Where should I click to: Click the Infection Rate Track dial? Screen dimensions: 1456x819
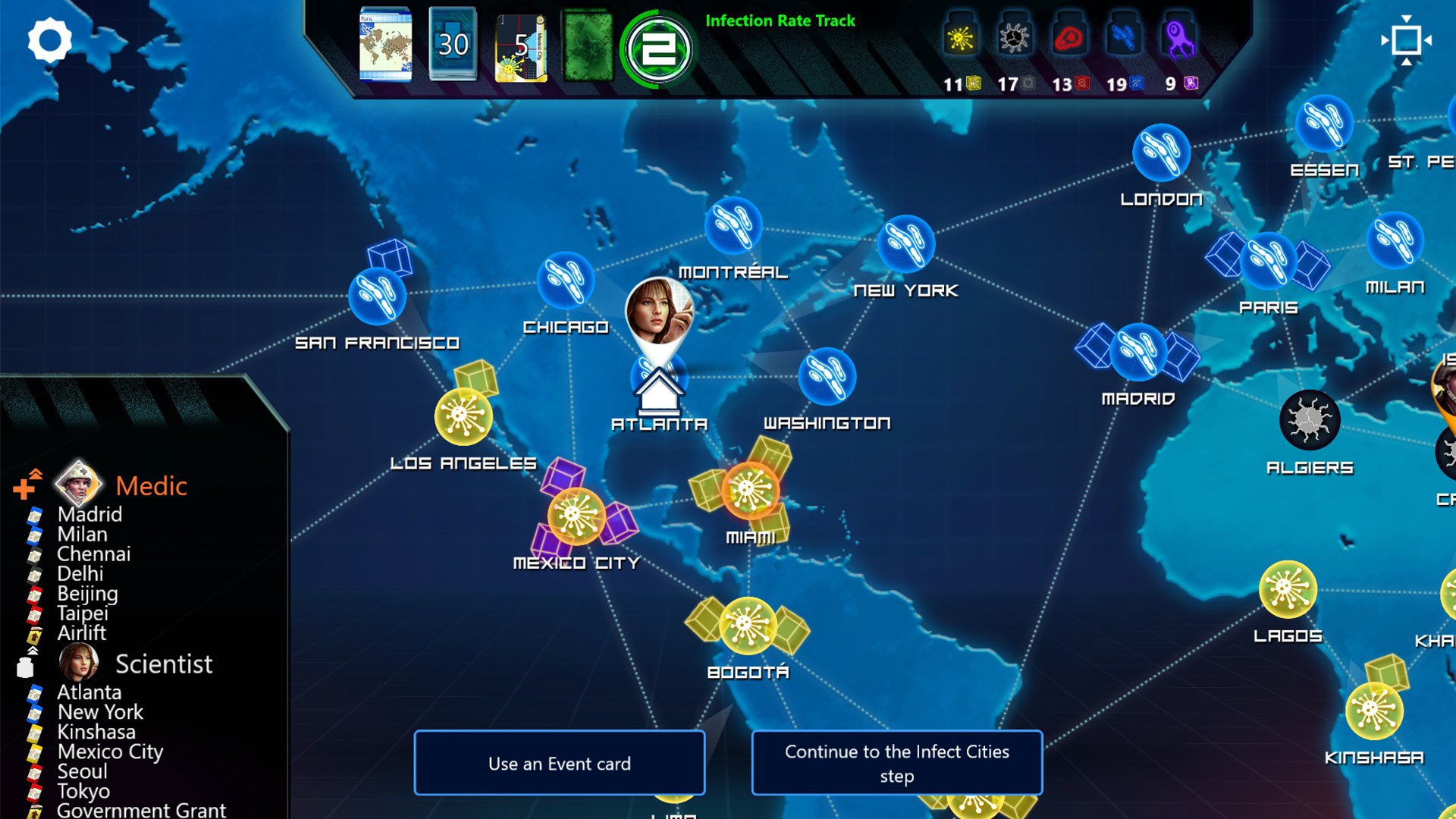(659, 48)
